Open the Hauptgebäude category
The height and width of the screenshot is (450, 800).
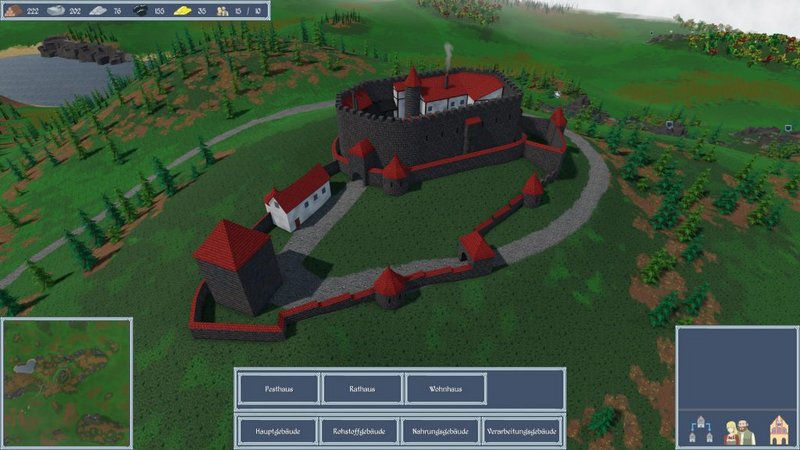(x=278, y=431)
